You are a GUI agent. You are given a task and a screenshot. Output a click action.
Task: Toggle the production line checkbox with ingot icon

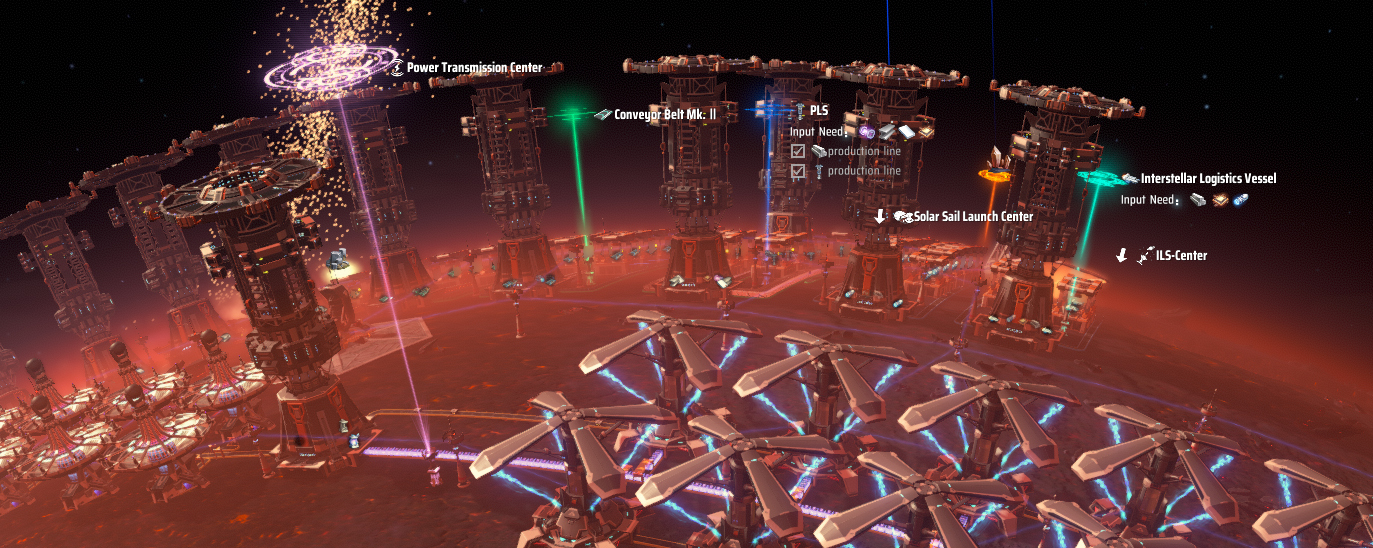(x=798, y=152)
